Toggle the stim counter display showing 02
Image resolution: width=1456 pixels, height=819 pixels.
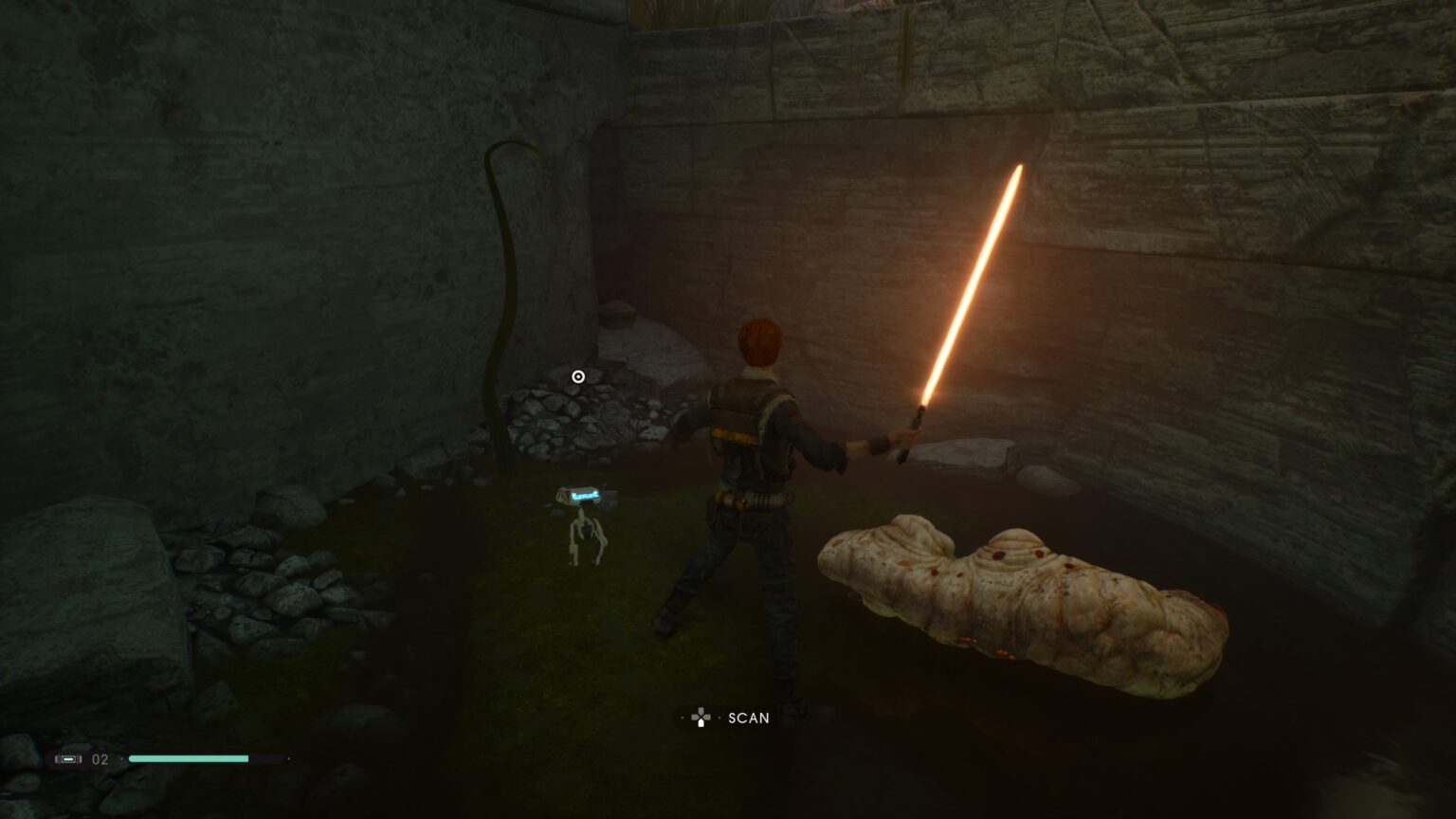99,760
